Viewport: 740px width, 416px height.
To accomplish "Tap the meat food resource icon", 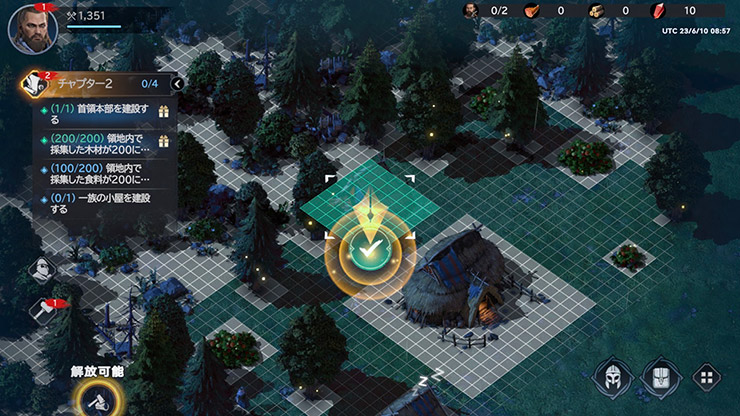I will point(531,11).
